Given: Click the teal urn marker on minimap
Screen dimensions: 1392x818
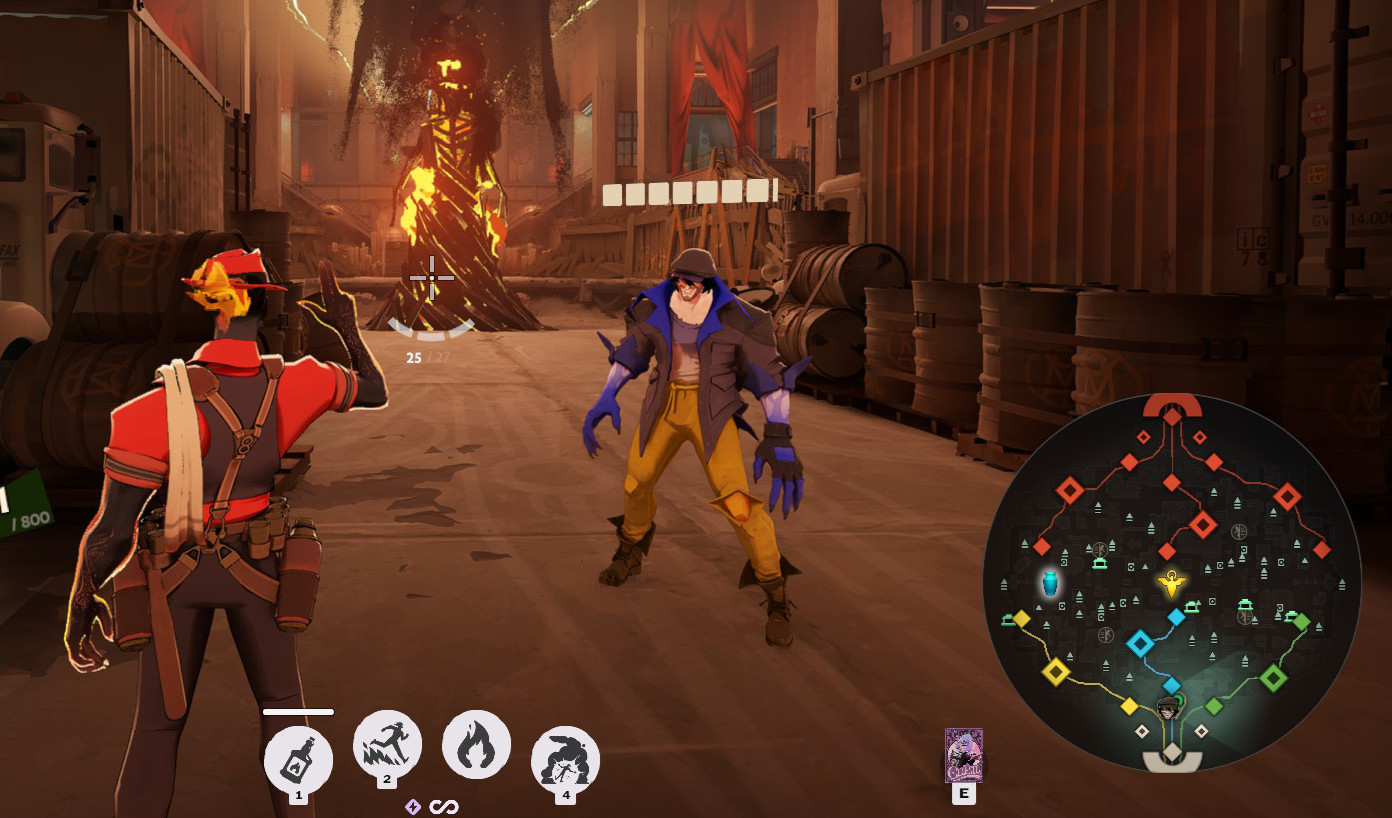Looking at the screenshot, I should click(1049, 583).
